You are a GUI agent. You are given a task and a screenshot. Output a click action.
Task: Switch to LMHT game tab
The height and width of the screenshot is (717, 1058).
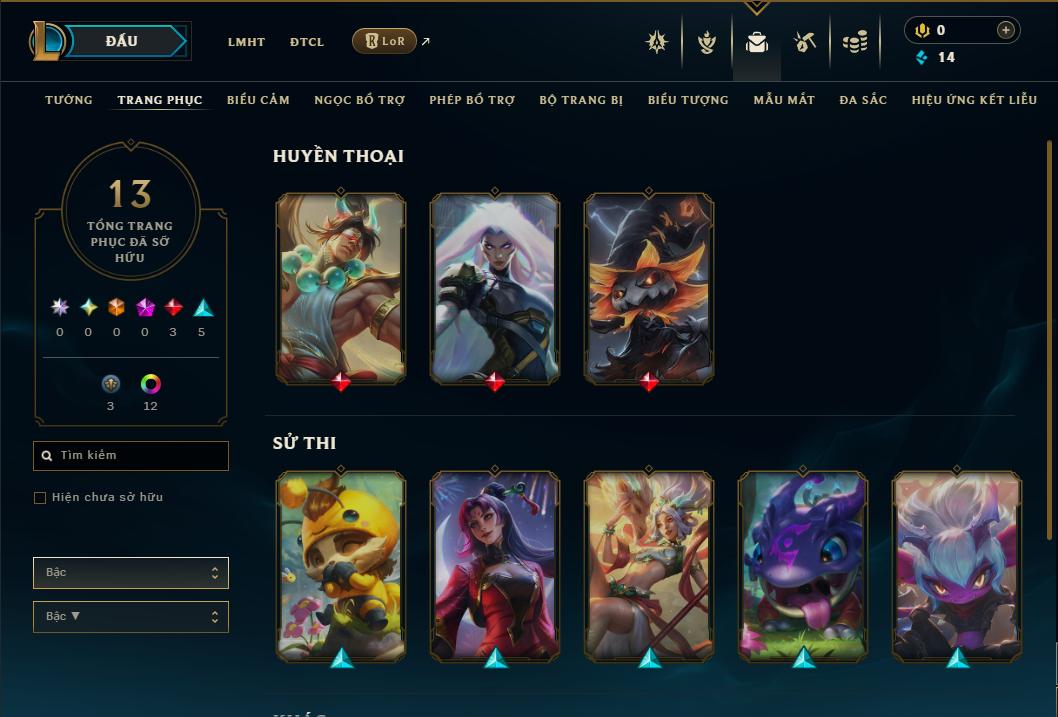pyautogui.click(x=246, y=42)
